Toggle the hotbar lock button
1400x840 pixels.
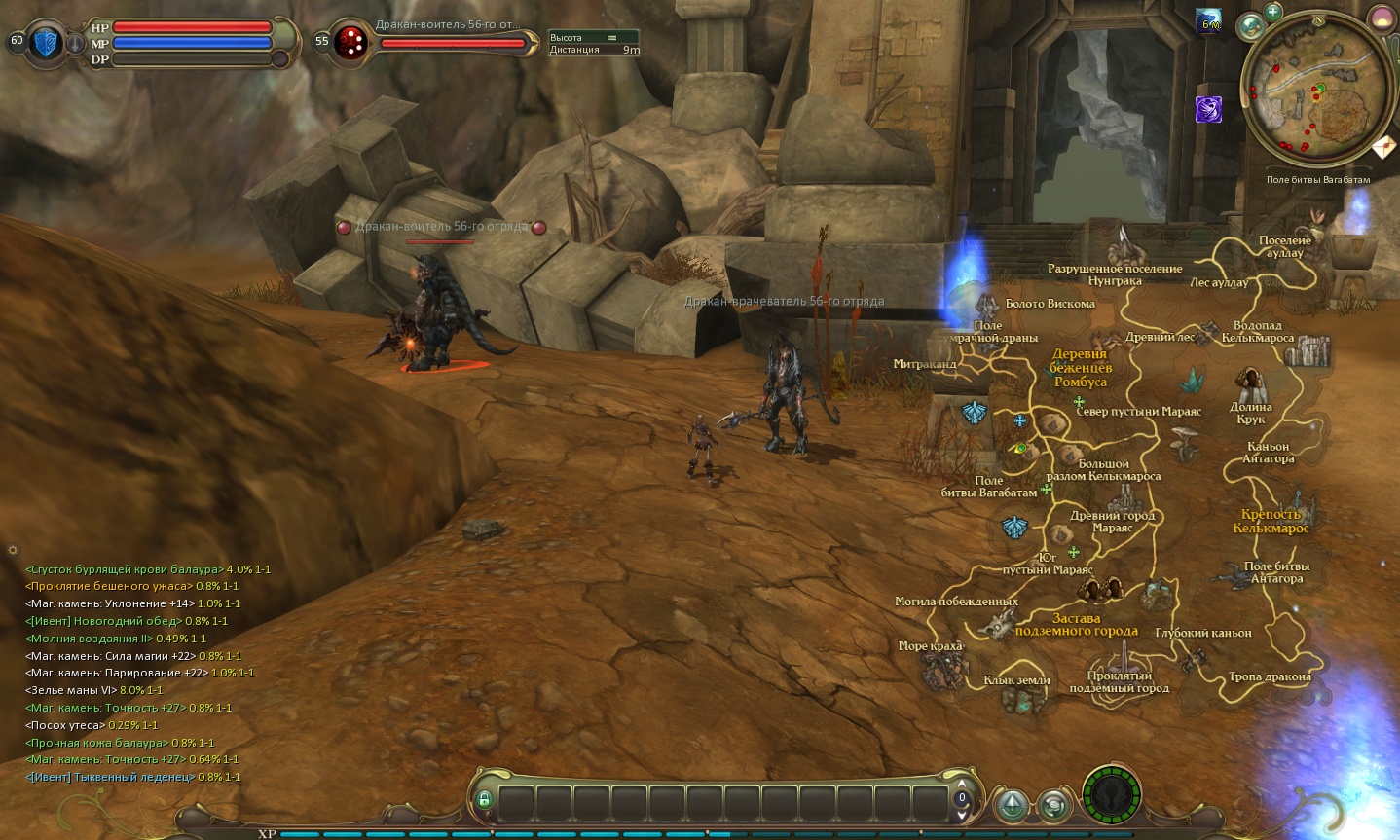tap(484, 799)
